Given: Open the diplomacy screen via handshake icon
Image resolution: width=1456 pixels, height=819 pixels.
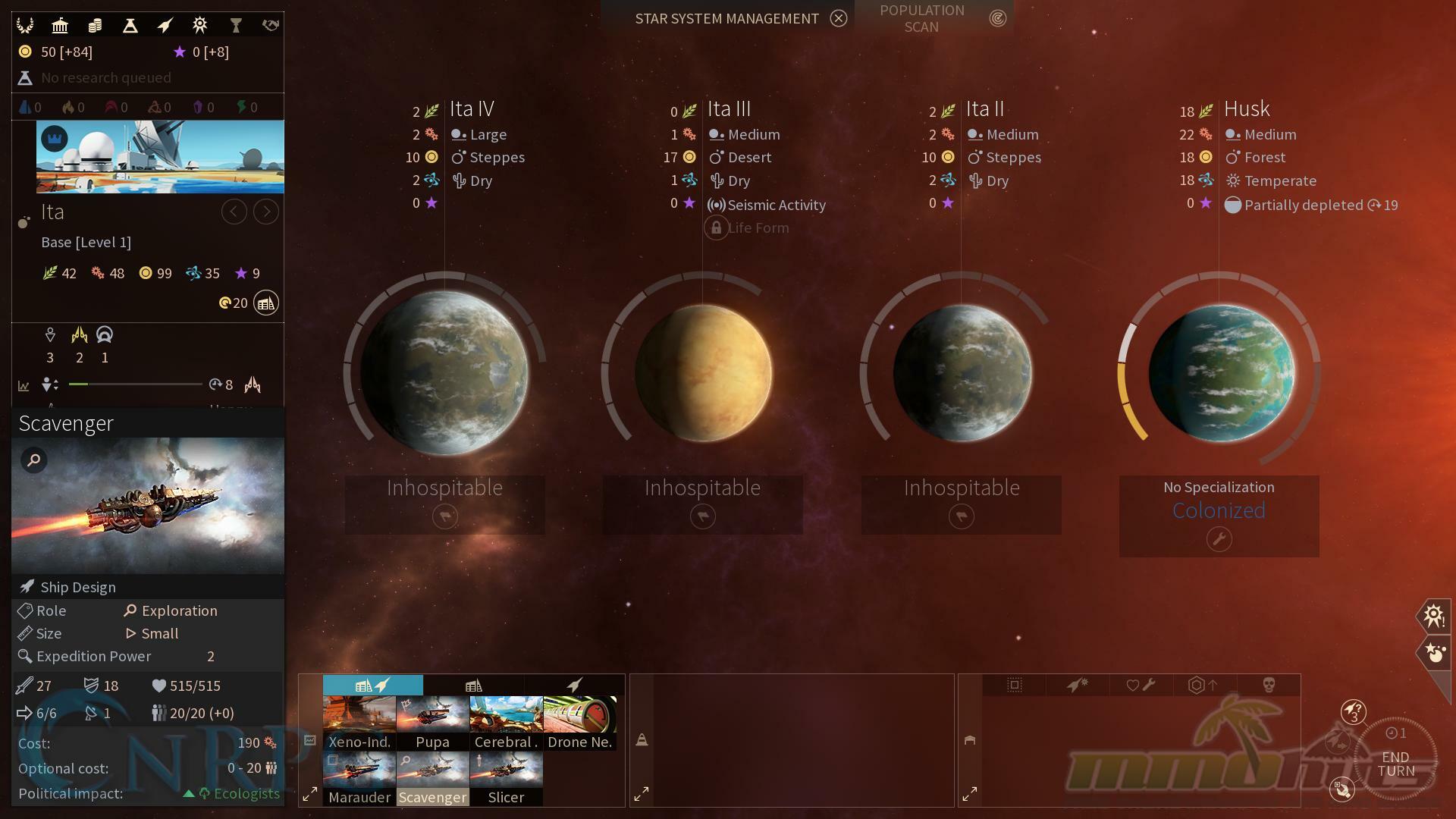Looking at the screenshot, I should click(270, 25).
